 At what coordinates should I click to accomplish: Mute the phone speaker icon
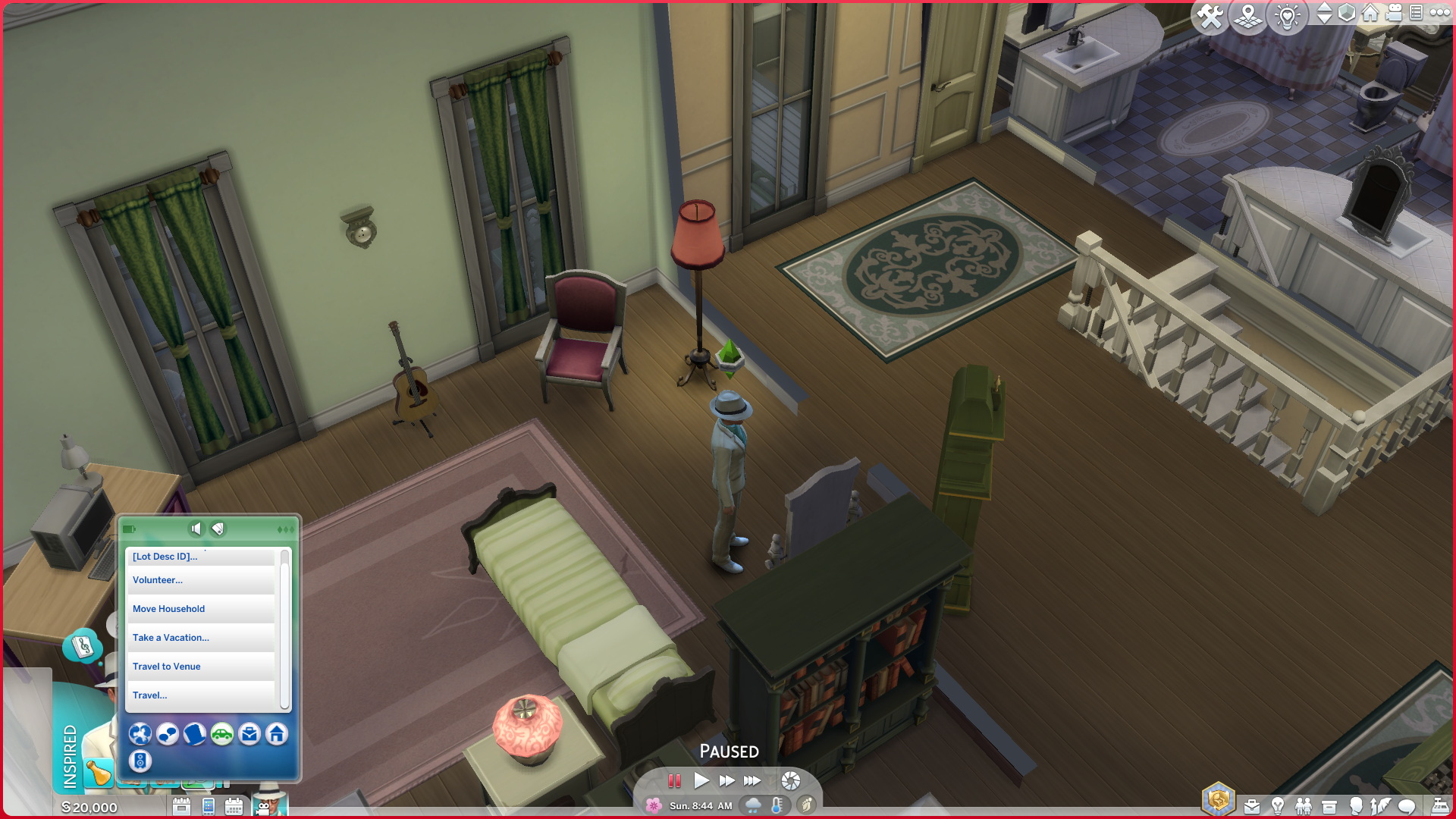point(196,528)
